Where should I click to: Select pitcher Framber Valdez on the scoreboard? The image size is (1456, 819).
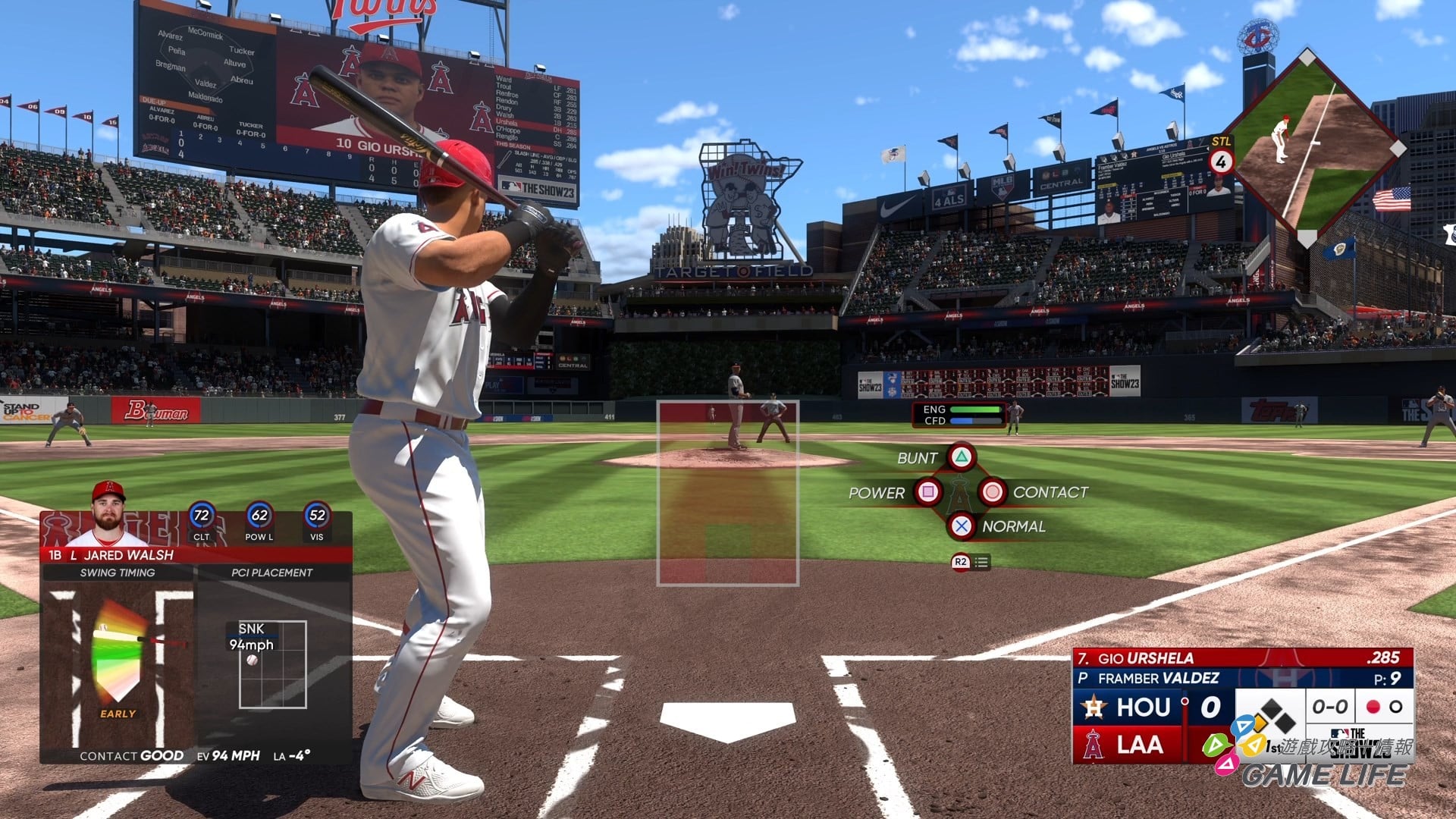coord(1157,678)
